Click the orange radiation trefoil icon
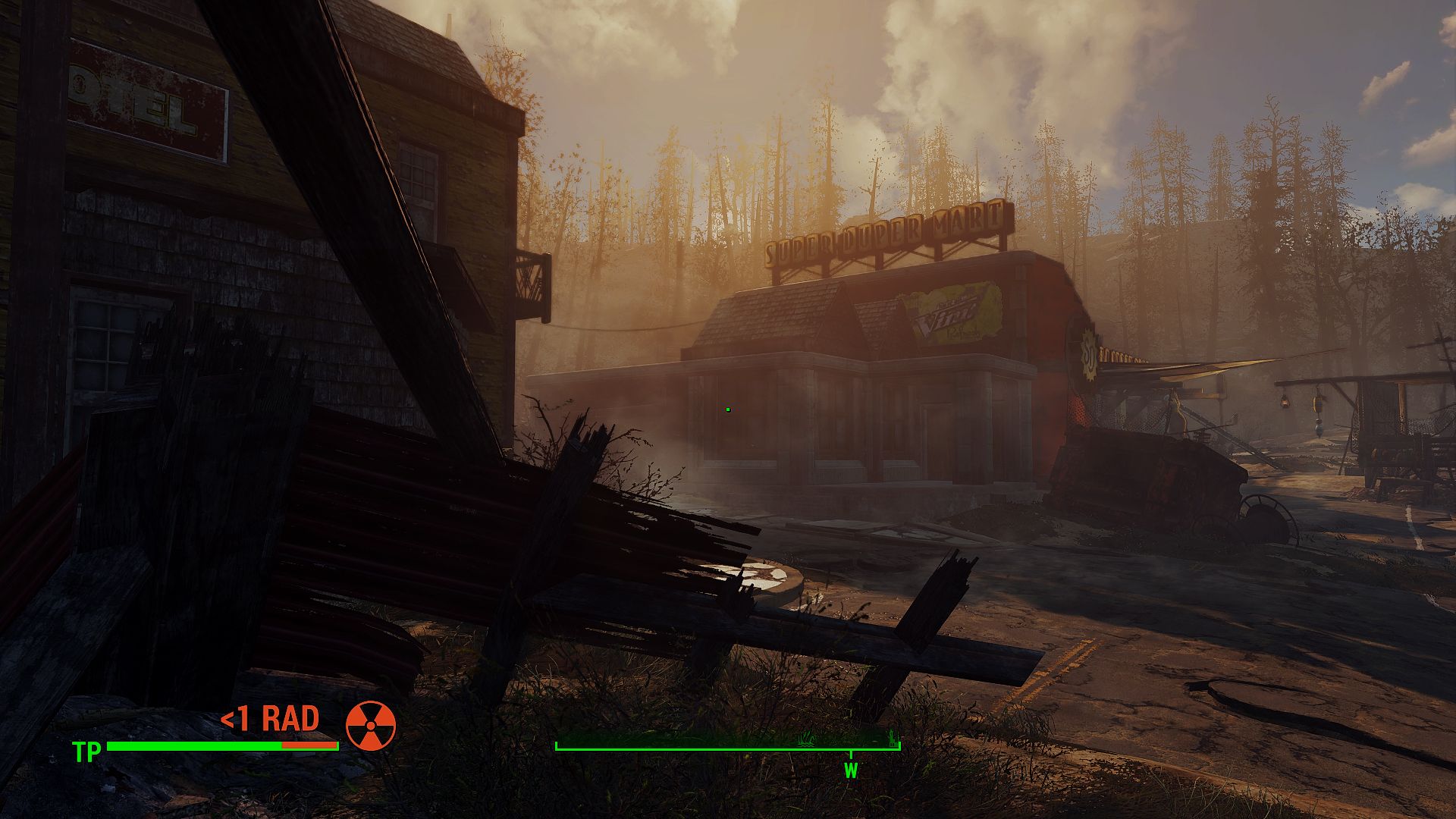This screenshot has height=819, width=1456. click(x=371, y=726)
